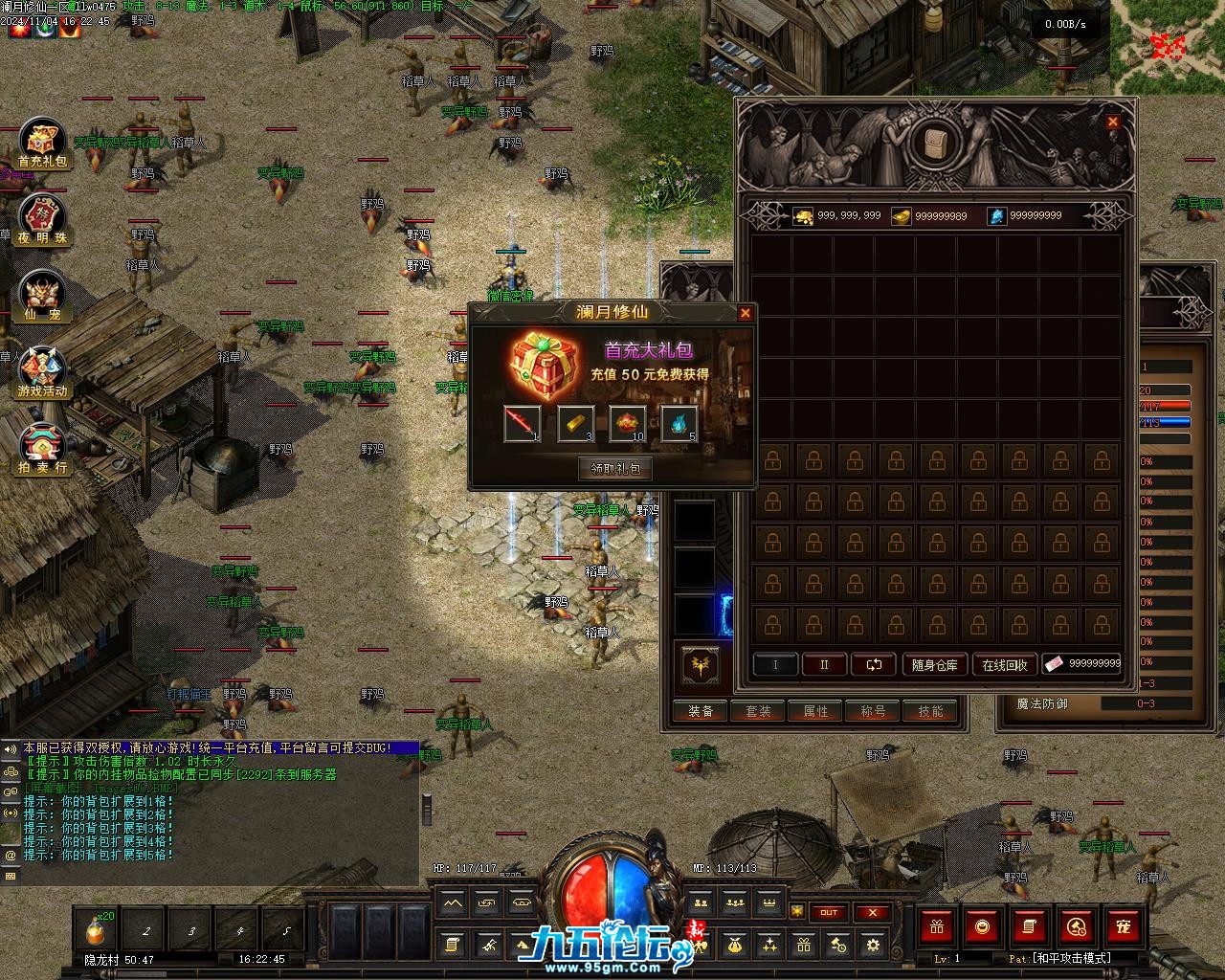The image size is (1225, 980).
Task: Close the 澜月修仙 gift popup
Action: (746, 313)
